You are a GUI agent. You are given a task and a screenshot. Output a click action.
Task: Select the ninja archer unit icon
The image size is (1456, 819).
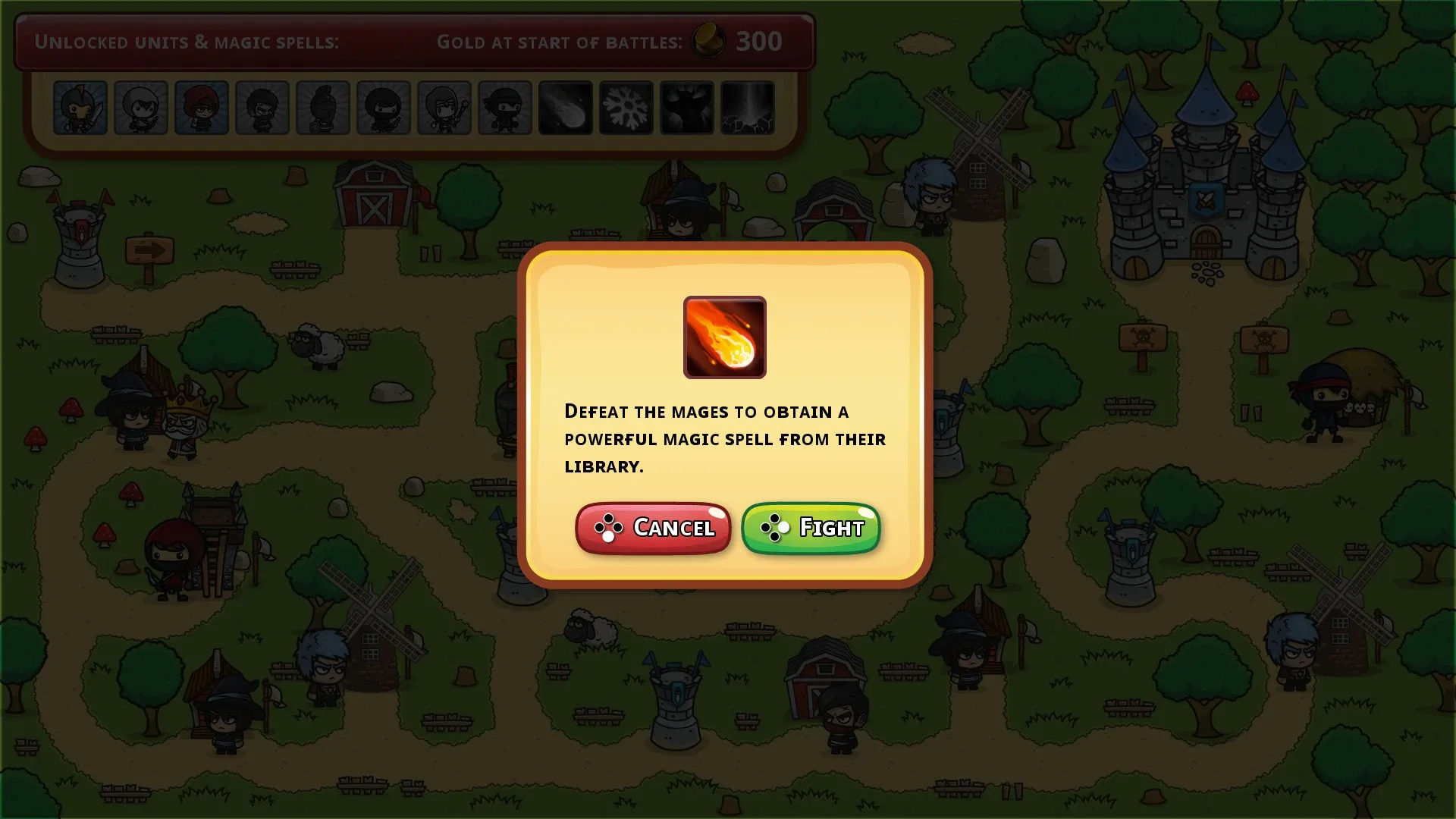(x=383, y=108)
